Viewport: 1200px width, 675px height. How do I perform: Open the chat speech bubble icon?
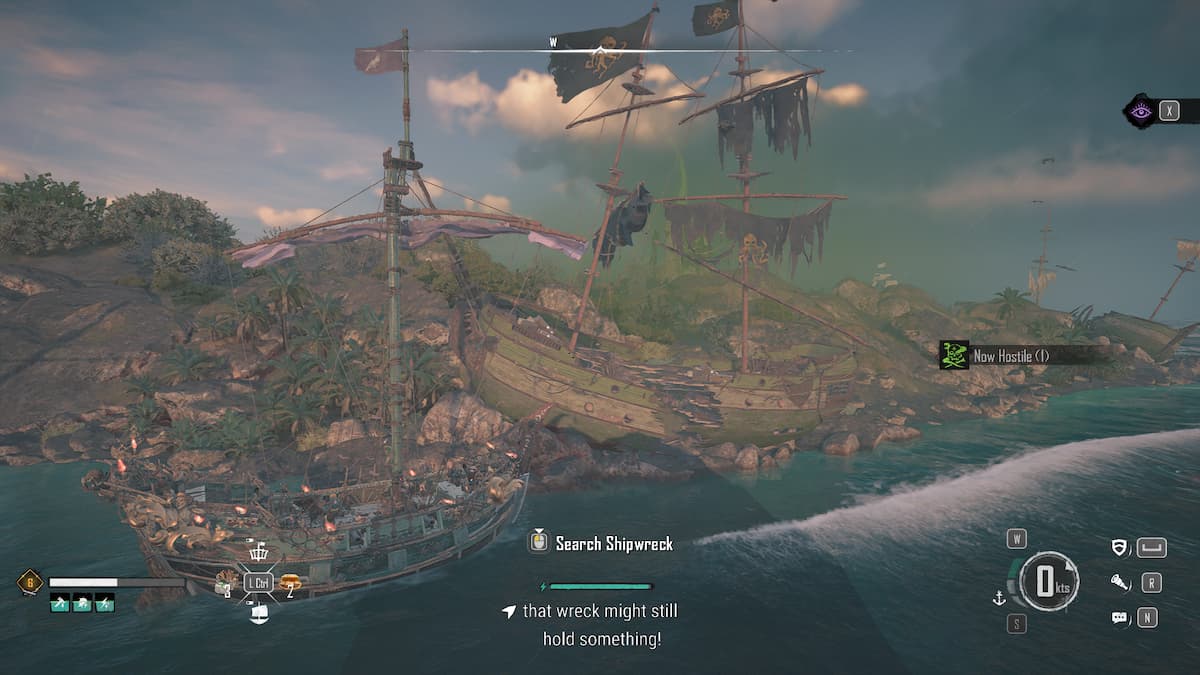pyautogui.click(x=1120, y=618)
